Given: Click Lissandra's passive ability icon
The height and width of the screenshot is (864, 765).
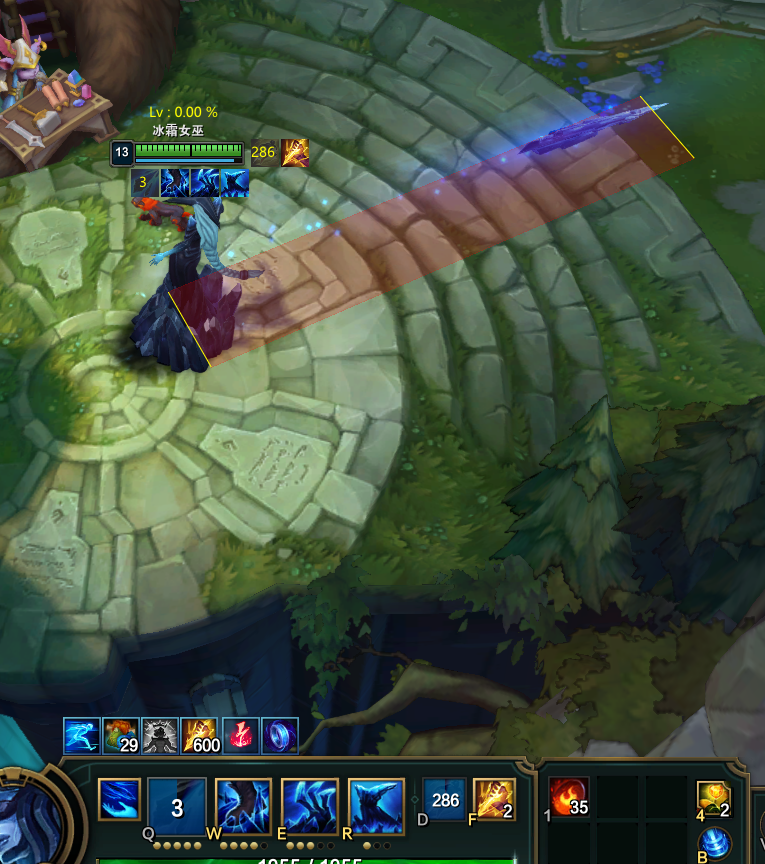Looking at the screenshot, I should pyautogui.click(x=119, y=800).
